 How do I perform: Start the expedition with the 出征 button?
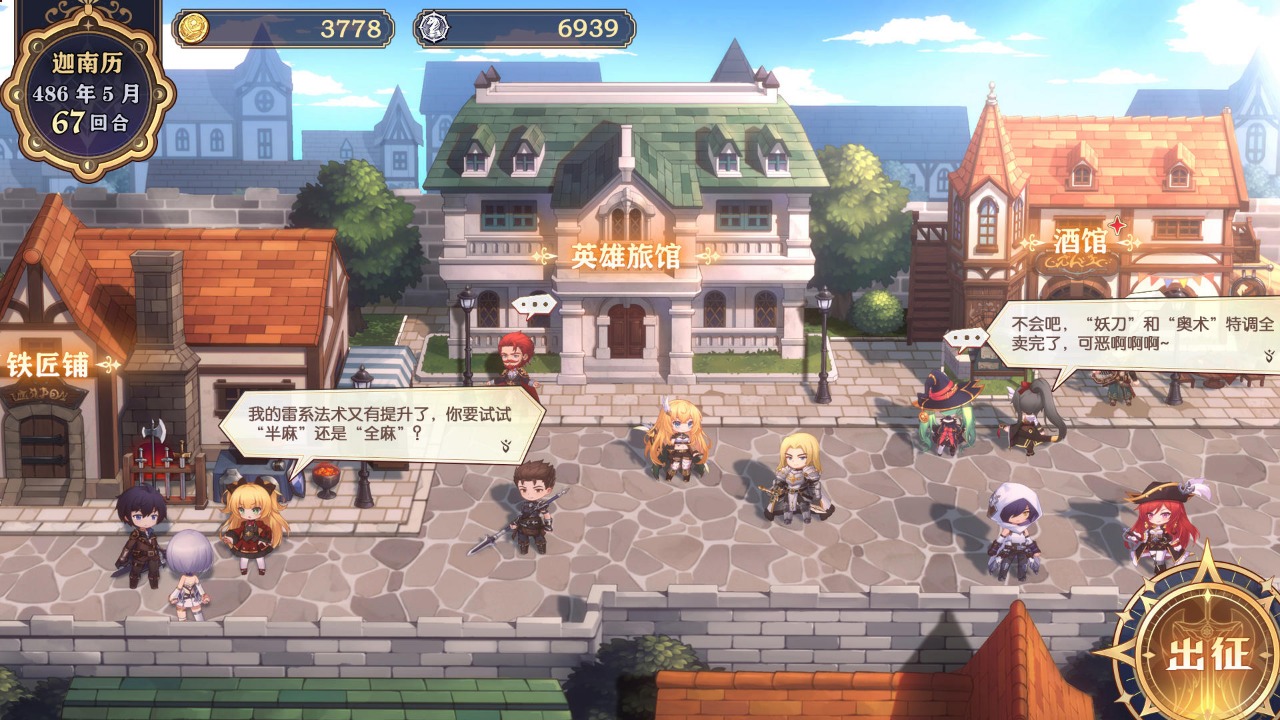pos(1208,653)
